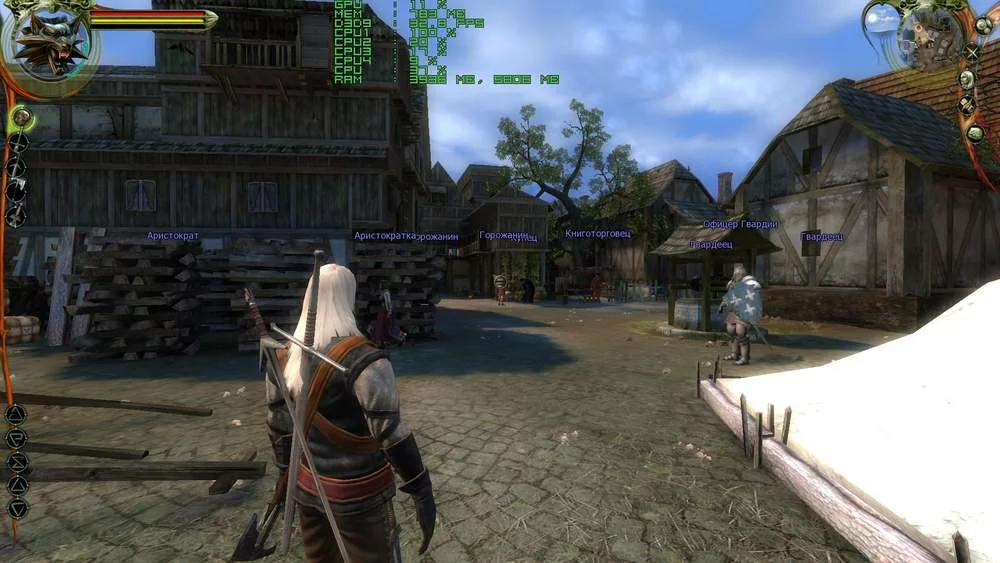The image size is (1000, 563).
Task: Click the wolf head witcher medallion
Action: (48, 45)
